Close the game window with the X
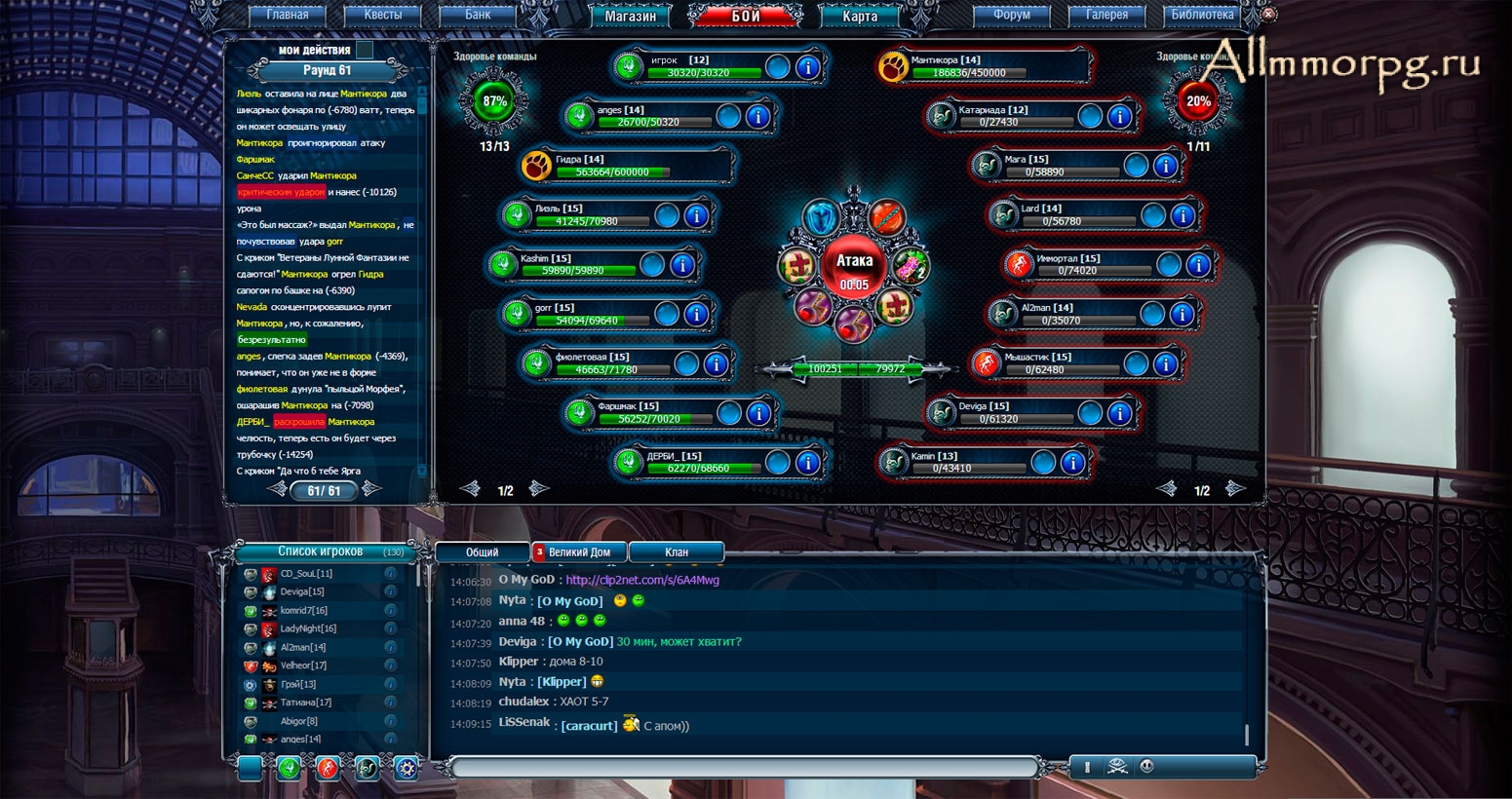Image resolution: width=1512 pixels, height=799 pixels. coord(1267,15)
